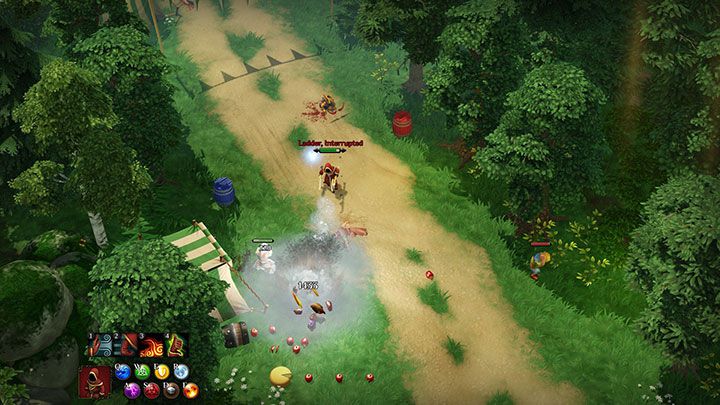Select the blue water element orb

pyautogui.click(x=122, y=372)
